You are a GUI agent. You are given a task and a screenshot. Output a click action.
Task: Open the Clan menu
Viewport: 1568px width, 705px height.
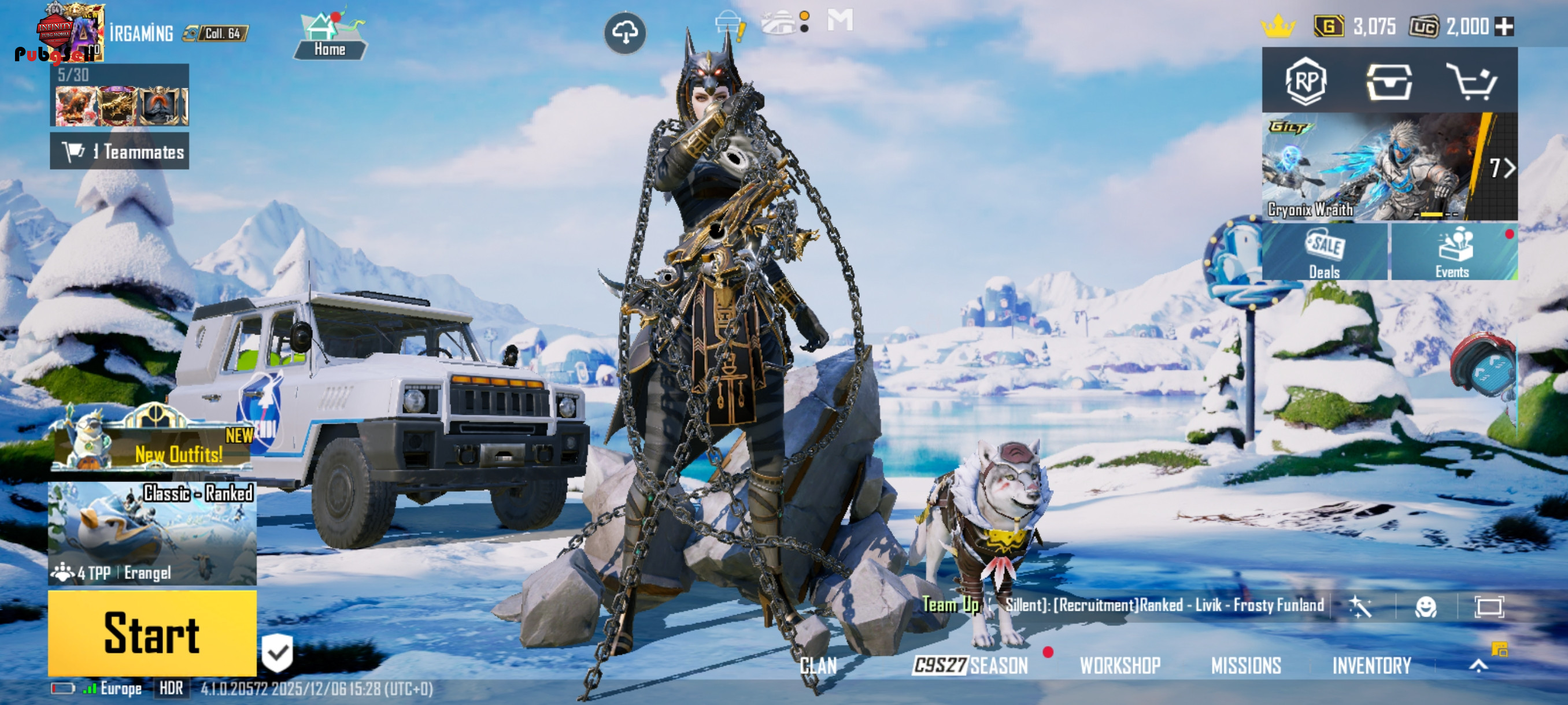point(818,666)
